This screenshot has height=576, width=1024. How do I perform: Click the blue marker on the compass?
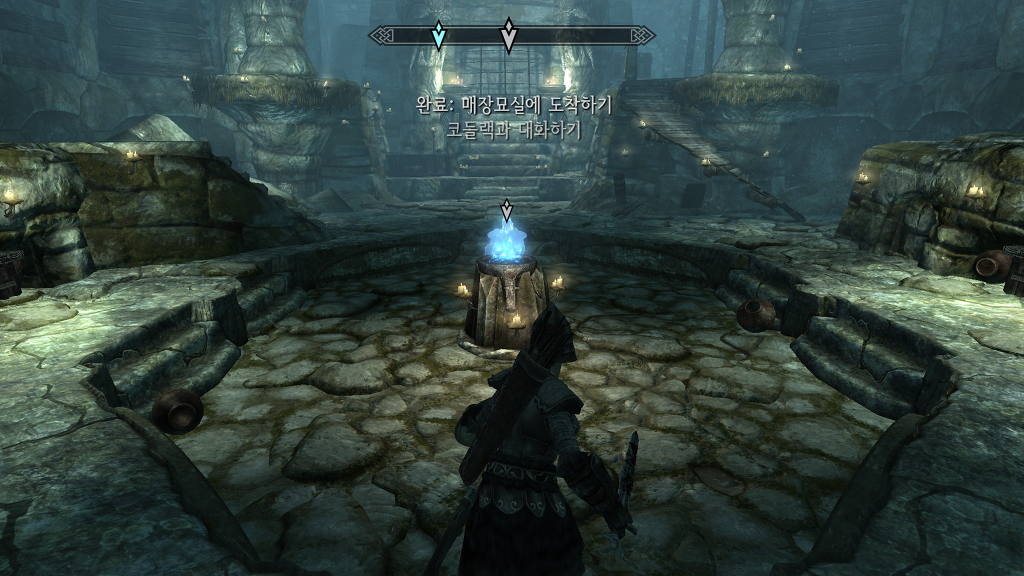coord(438,36)
